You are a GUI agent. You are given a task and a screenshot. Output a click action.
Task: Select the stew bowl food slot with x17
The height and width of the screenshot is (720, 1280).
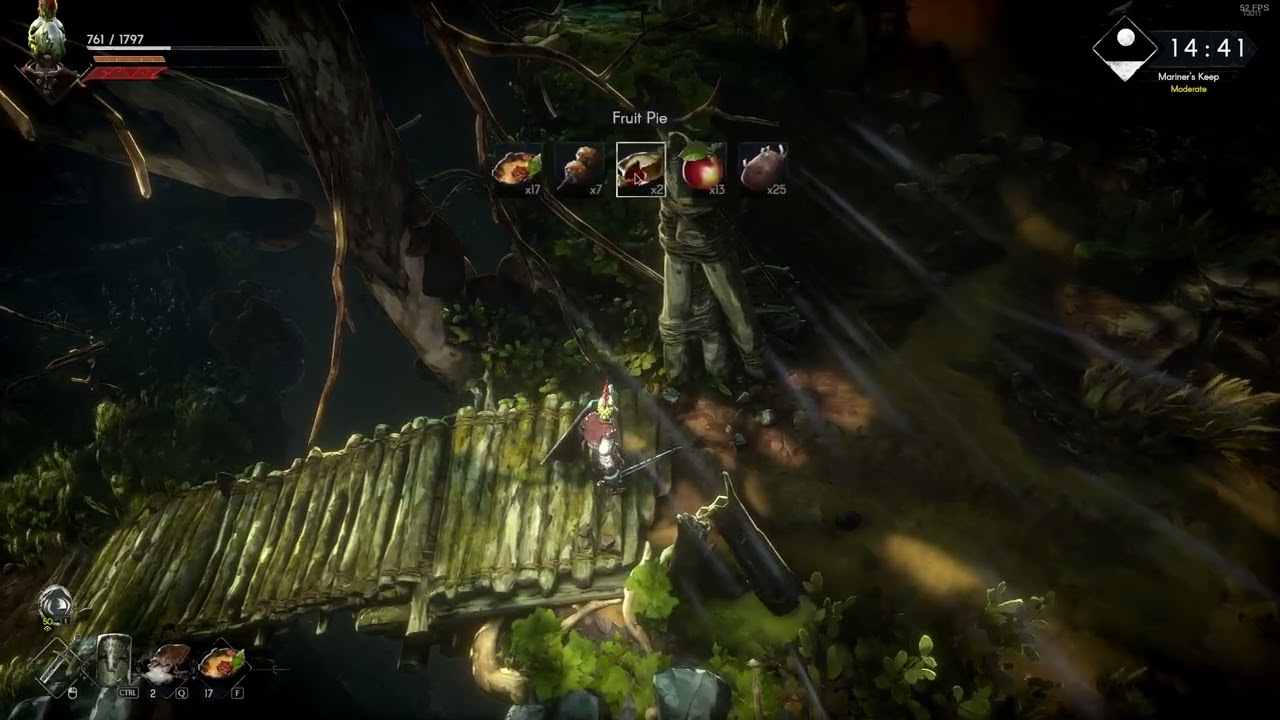[x=517, y=169]
